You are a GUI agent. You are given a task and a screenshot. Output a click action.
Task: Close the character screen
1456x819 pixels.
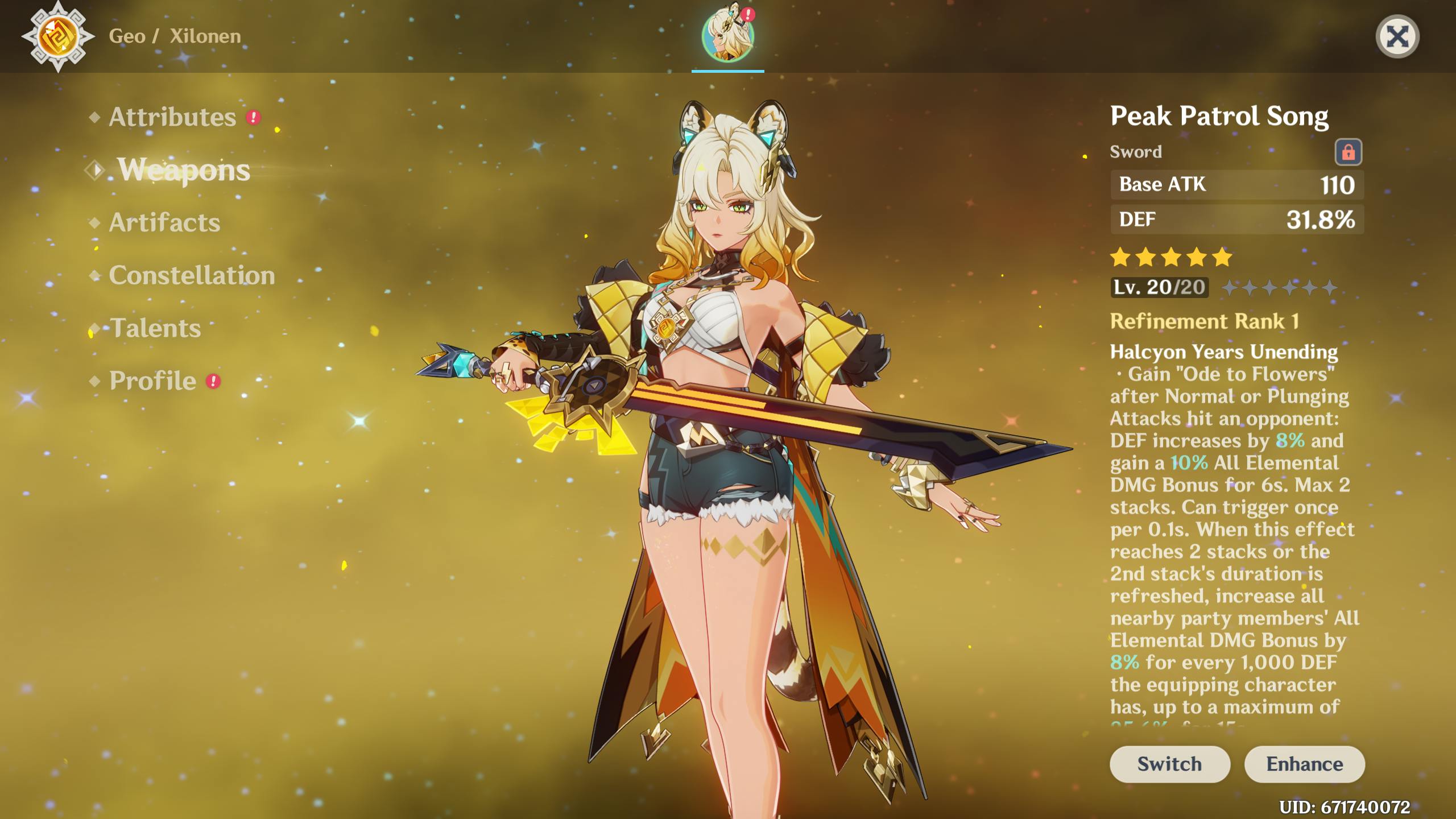(x=1397, y=37)
